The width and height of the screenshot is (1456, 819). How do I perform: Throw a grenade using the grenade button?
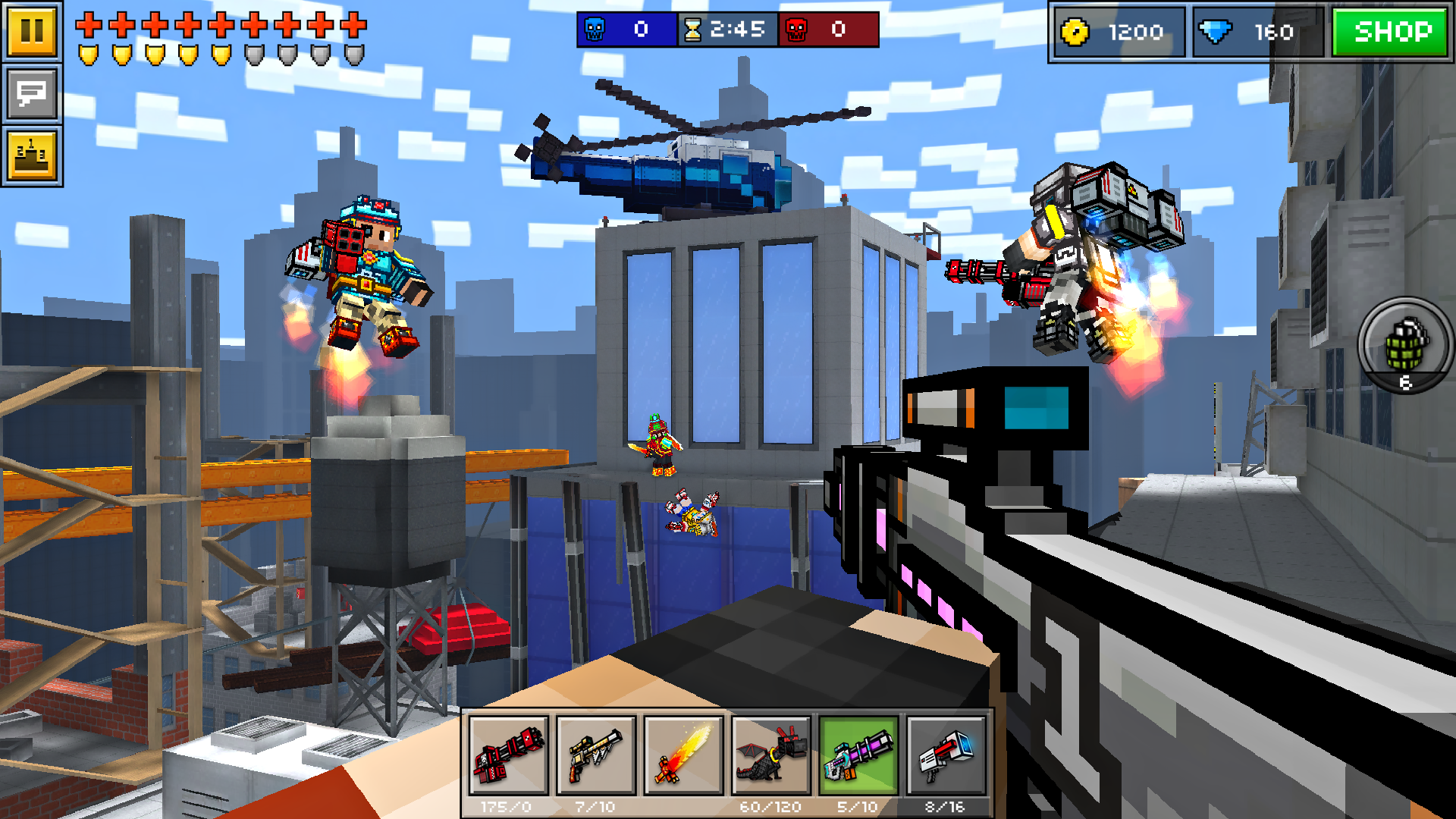(x=1407, y=345)
